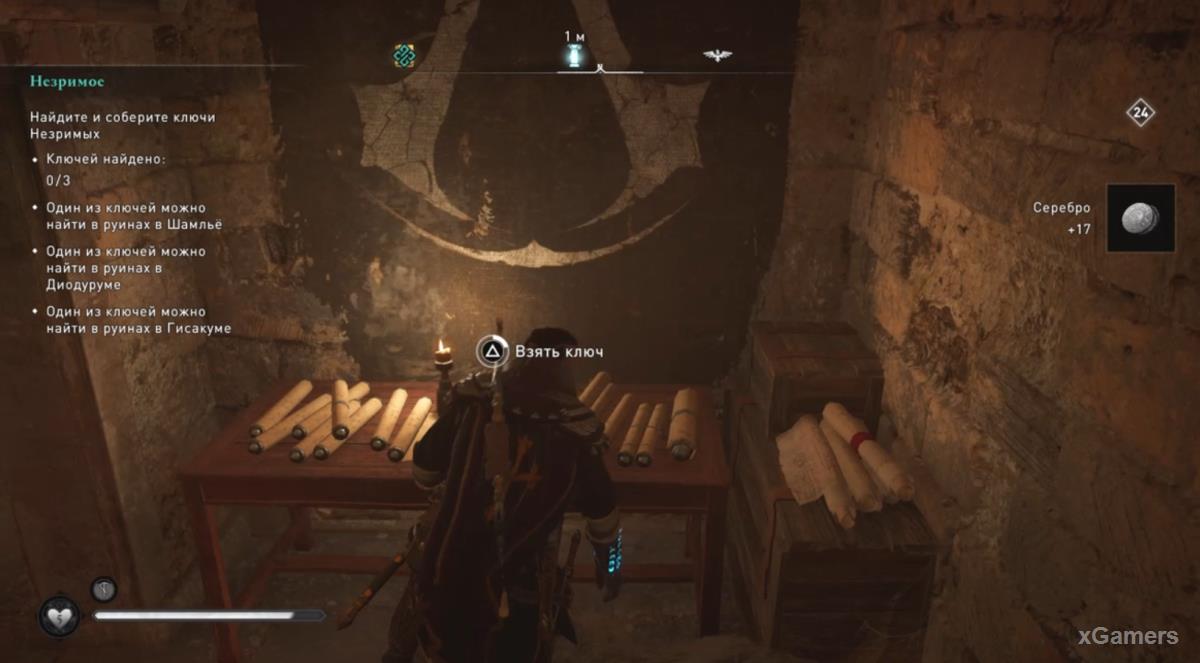Click the small round icon above health bar
The image size is (1200, 663).
click(104, 589)
